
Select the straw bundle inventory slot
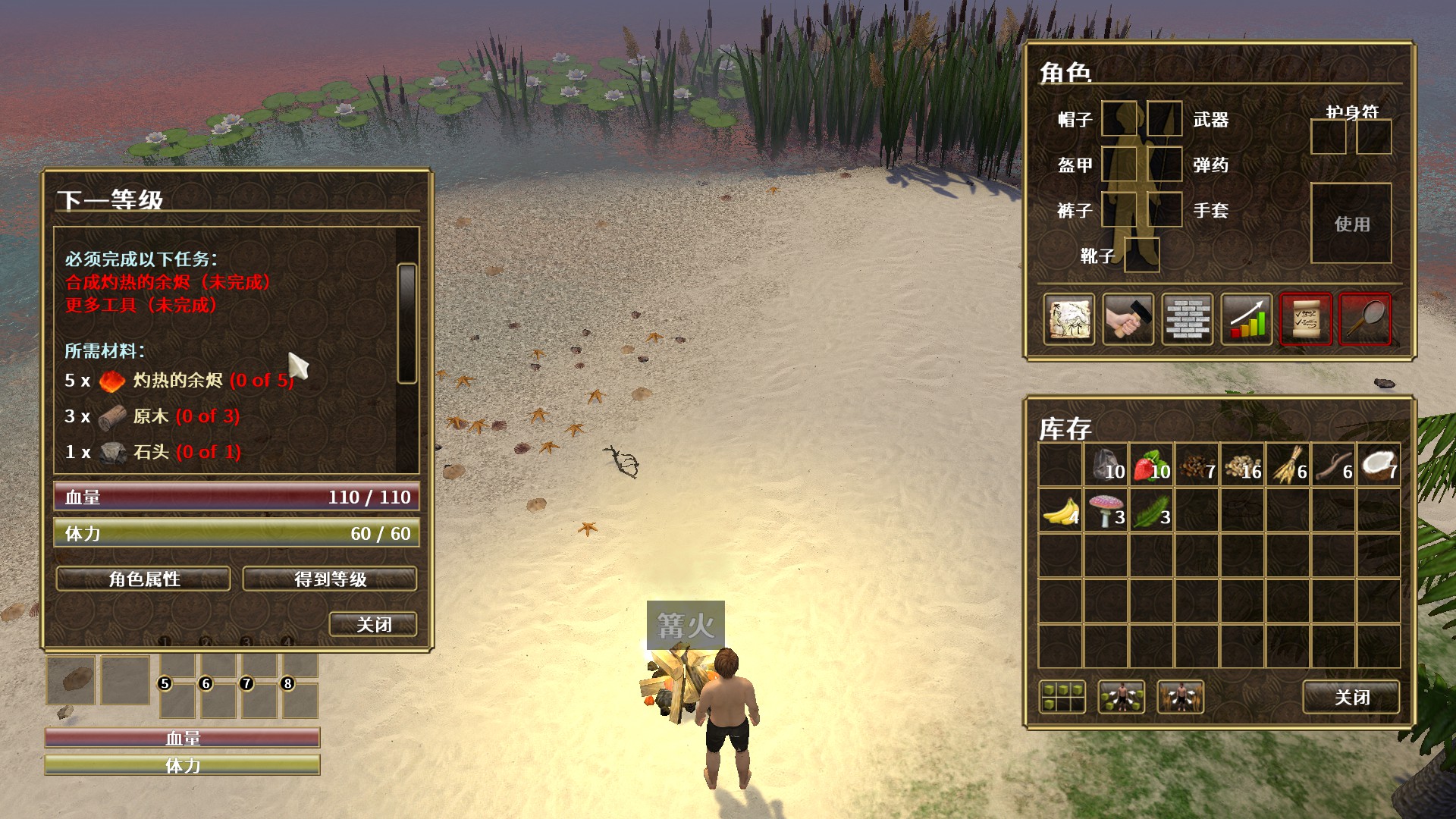point(1288,465)
